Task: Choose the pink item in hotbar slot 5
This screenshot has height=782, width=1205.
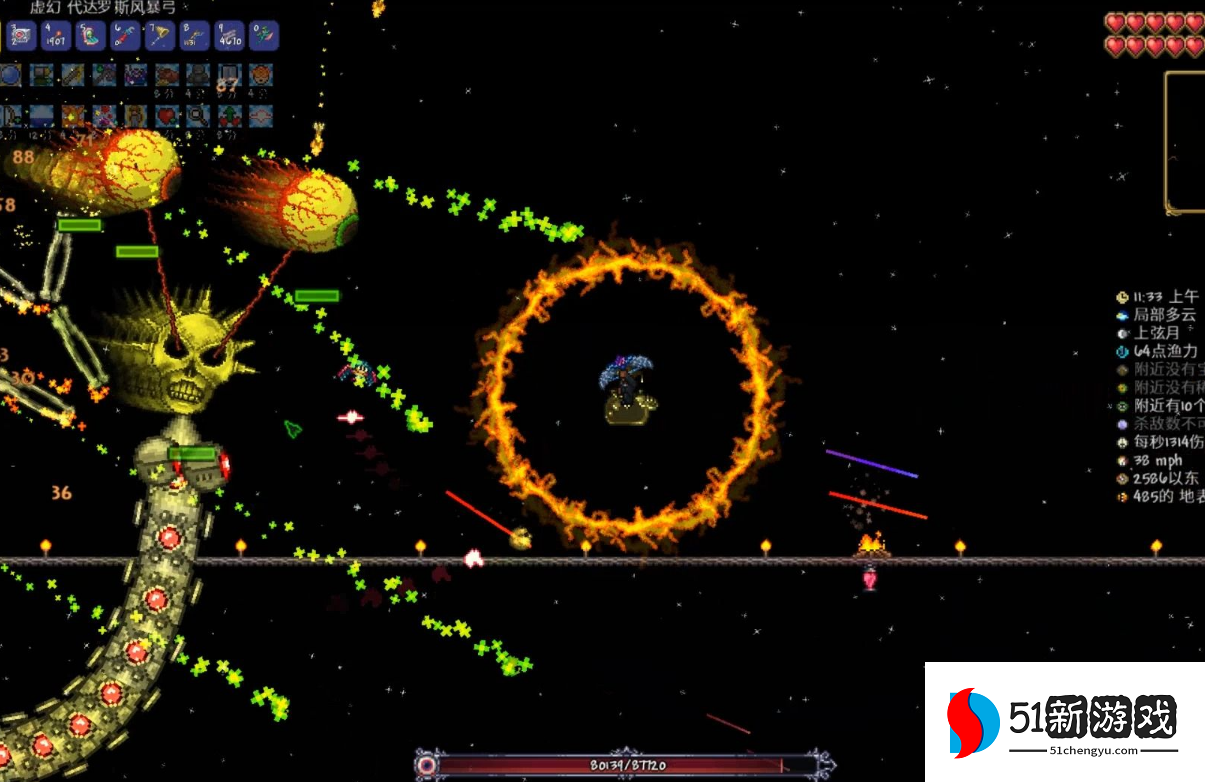Action: (x=90, y=37)
